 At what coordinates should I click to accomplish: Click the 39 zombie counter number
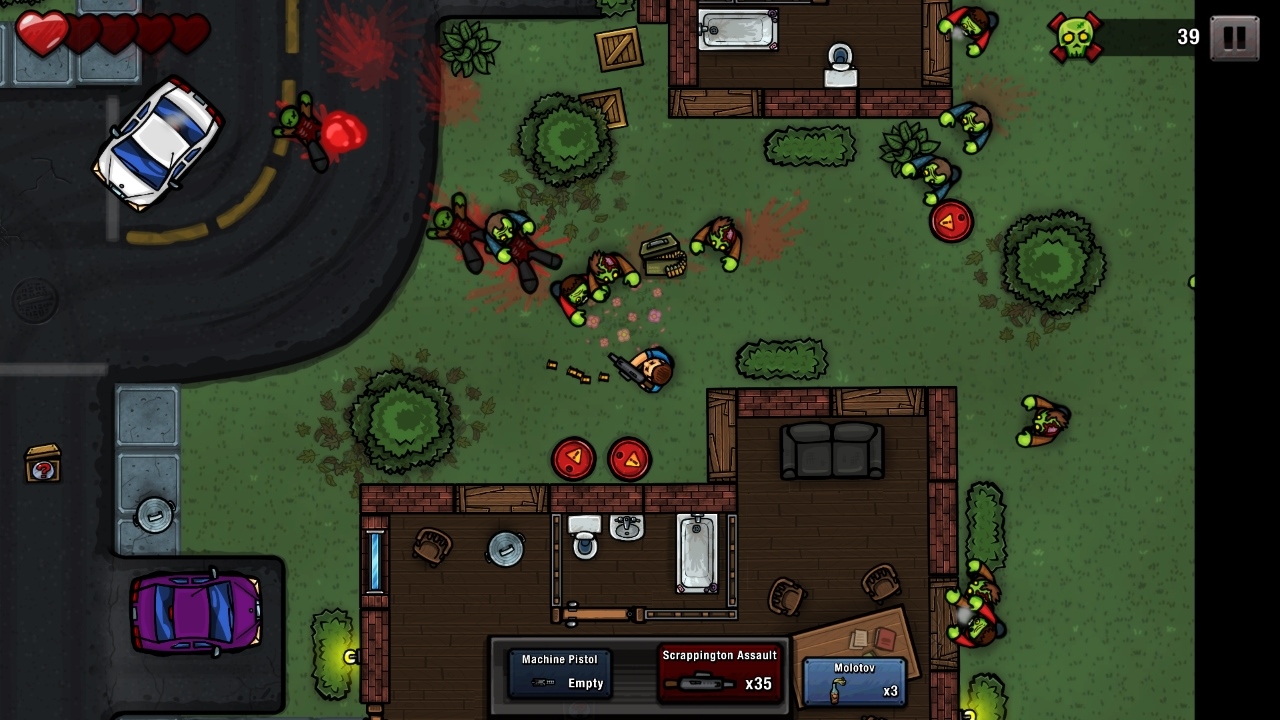[x=1186, y=37]
